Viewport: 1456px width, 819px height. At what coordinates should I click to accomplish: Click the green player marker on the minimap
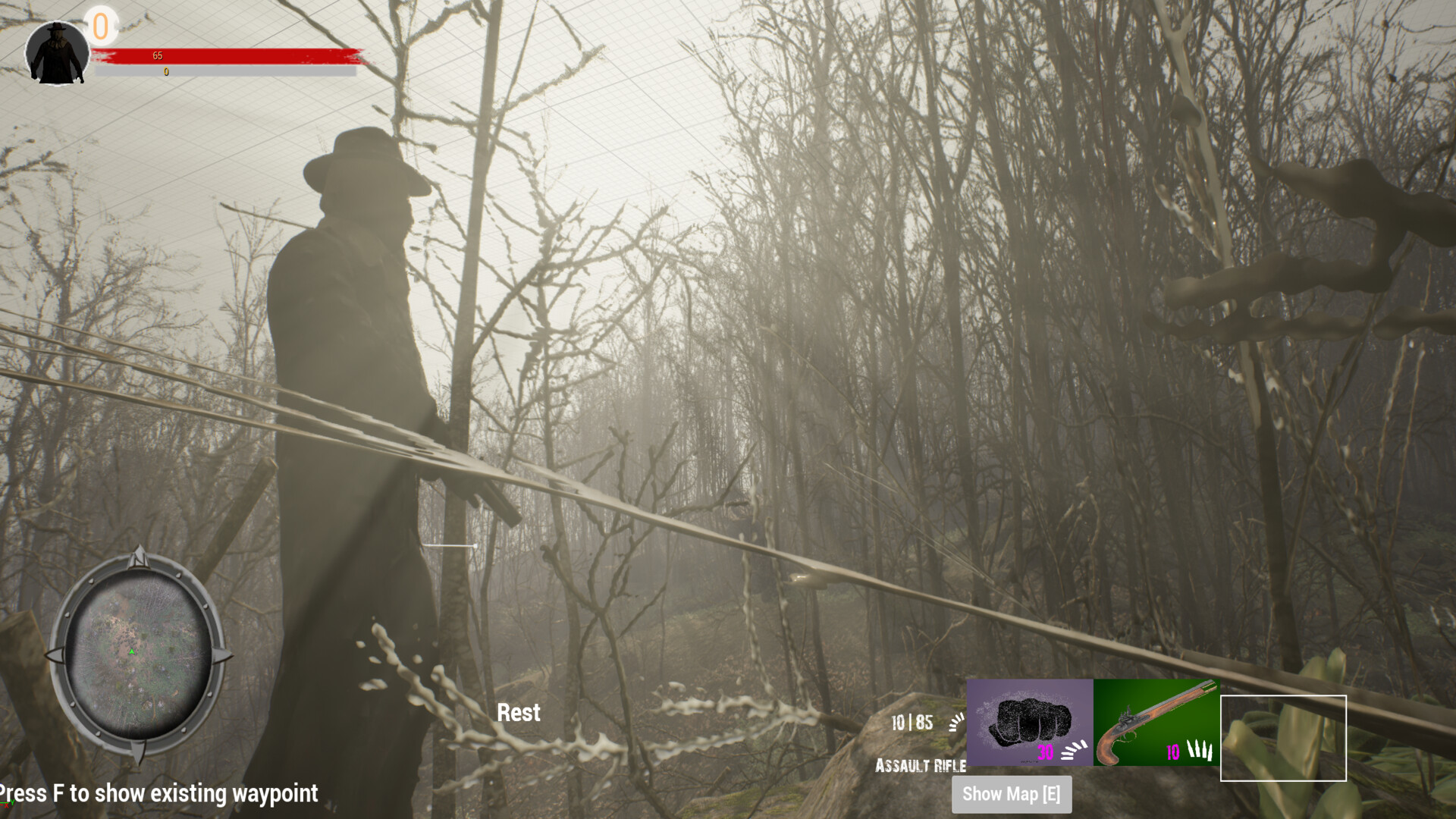tap(133, 651)
